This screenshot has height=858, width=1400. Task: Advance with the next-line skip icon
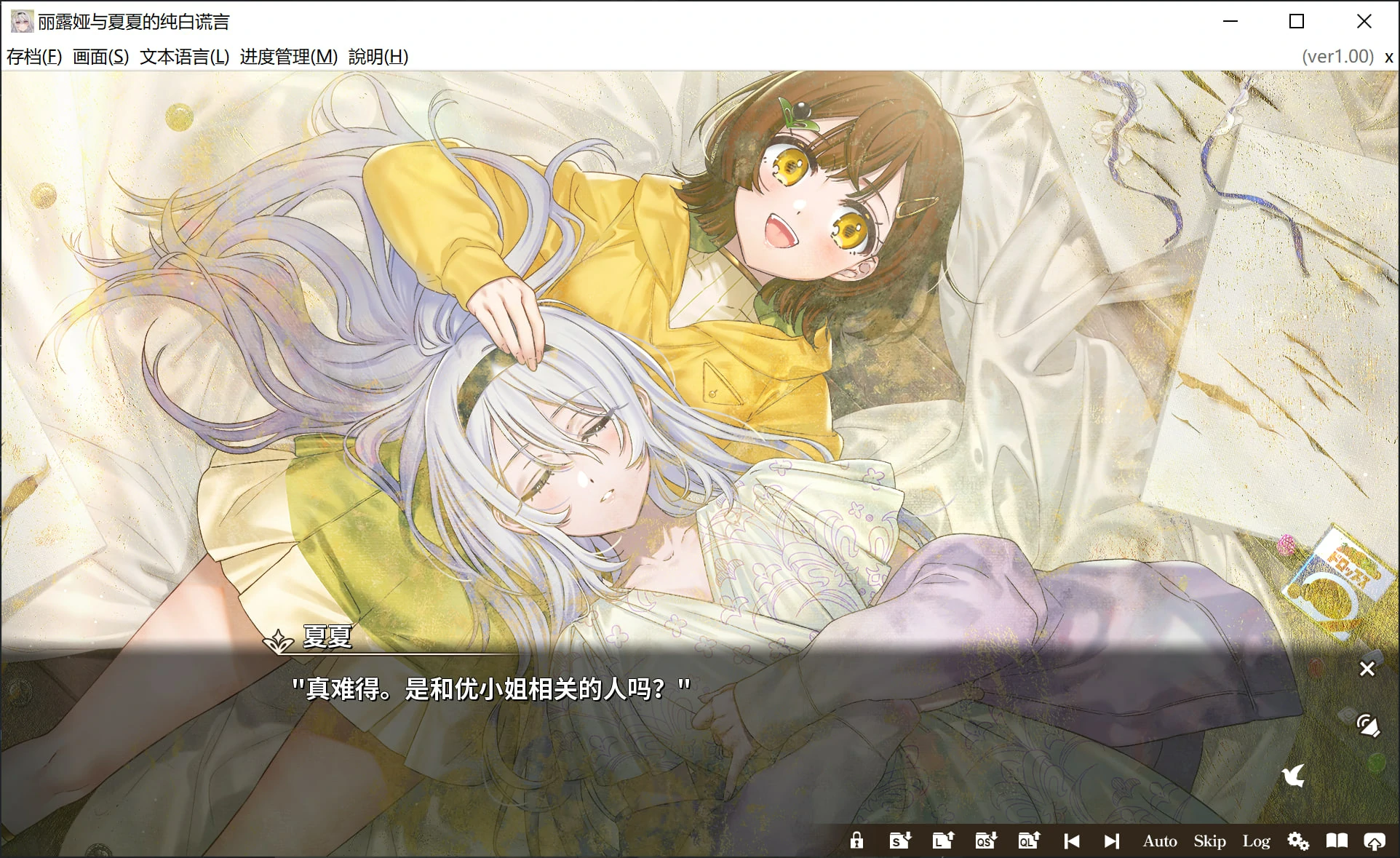click(1111, 841)
